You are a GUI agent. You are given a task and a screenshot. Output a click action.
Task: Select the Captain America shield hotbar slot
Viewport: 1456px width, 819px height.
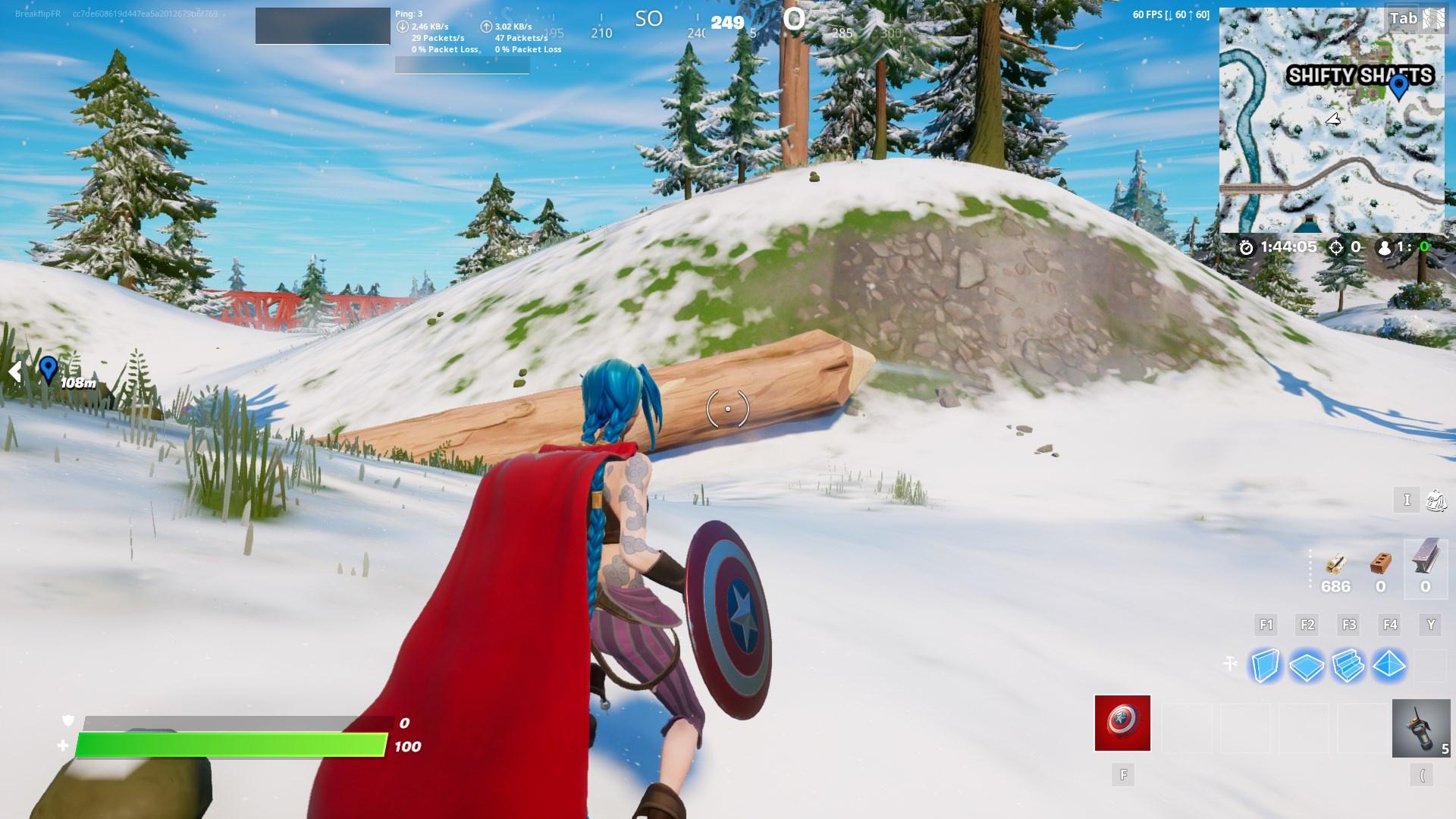[1122, 723]
